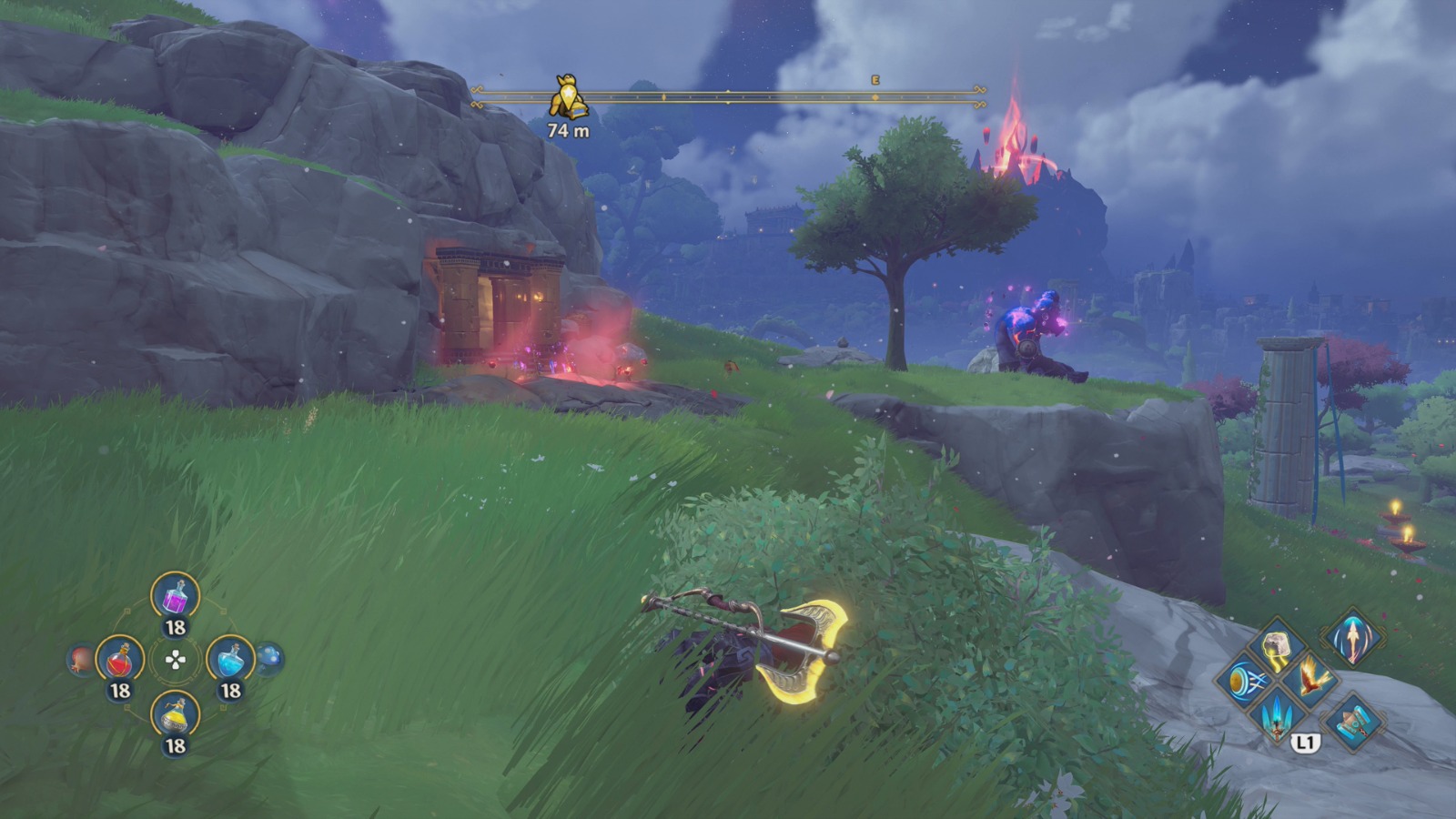Select the purple defense potion icon
Screen dimensions: 1456x819
(x=175, y=597)
